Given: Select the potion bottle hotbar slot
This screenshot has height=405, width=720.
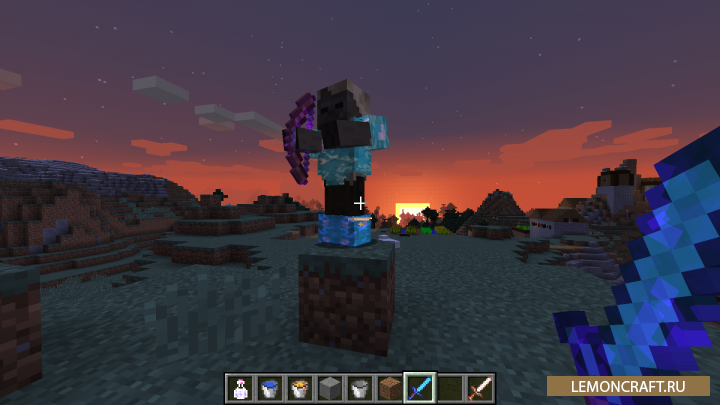Looking at the screenshot, I should pos(240,387).
